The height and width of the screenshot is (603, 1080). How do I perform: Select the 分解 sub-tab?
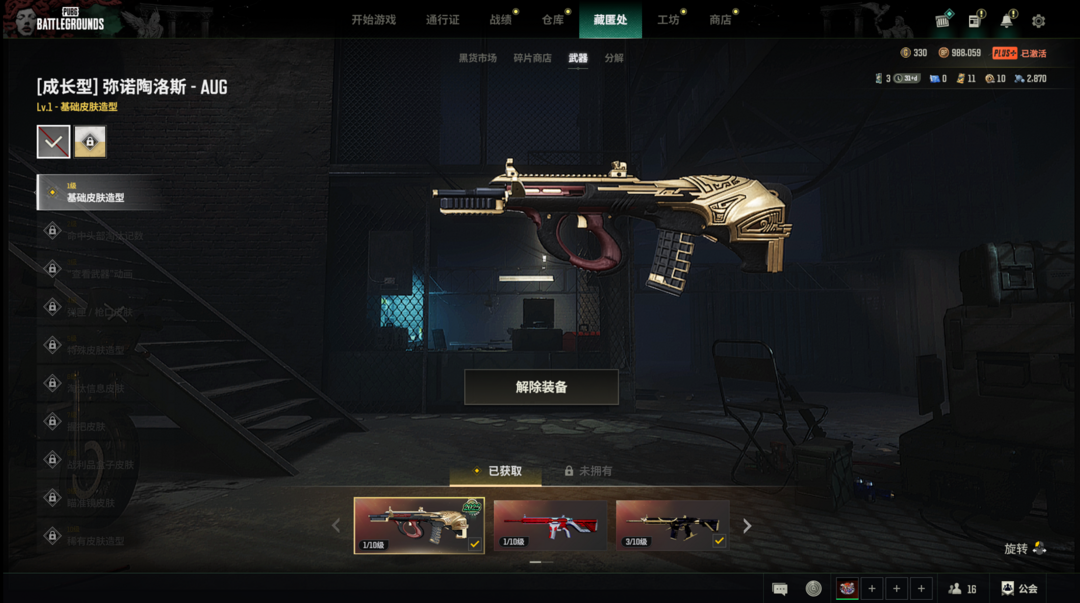pos(614,58)
